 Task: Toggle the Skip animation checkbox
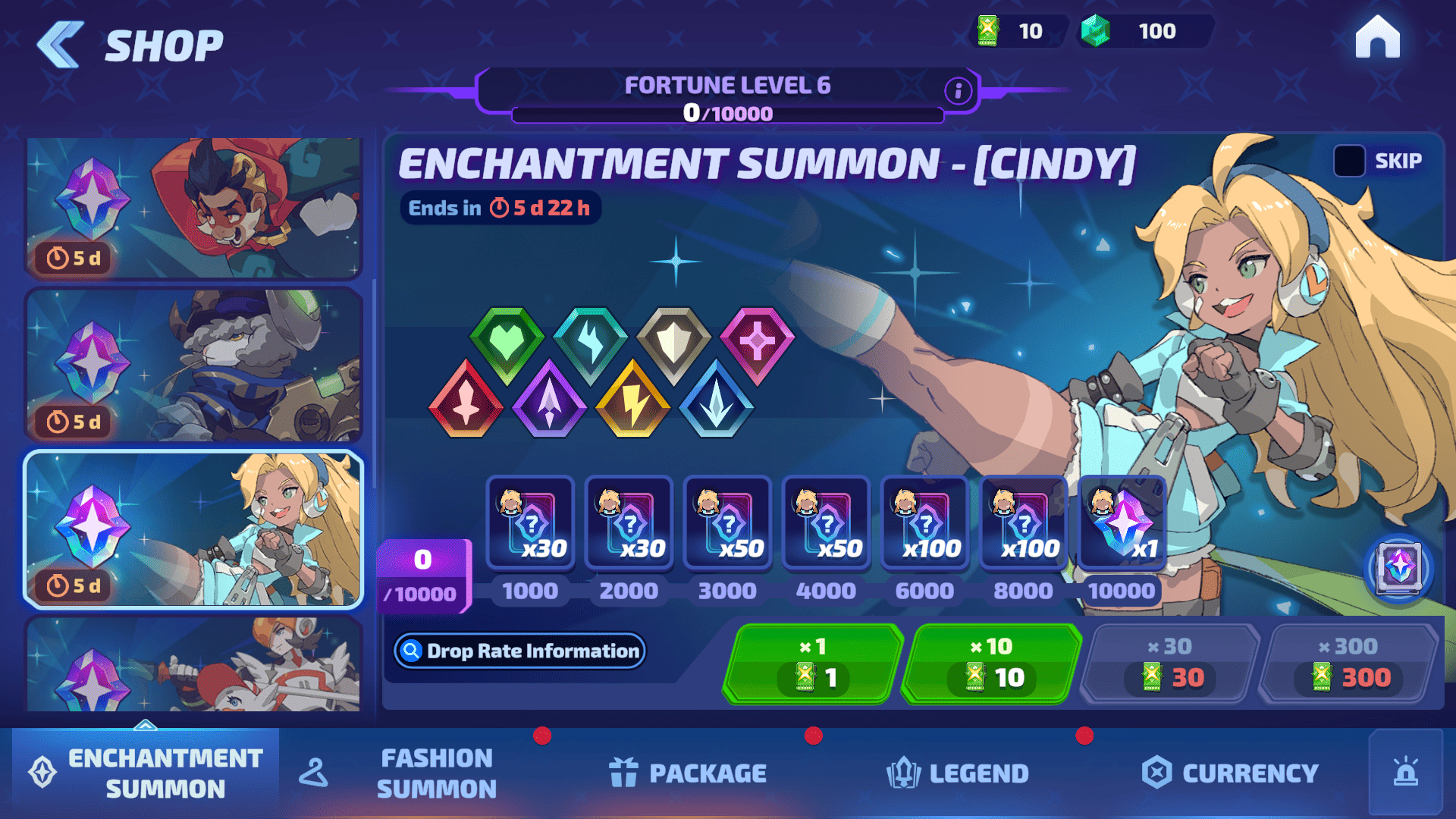[x=1349, y=161]
